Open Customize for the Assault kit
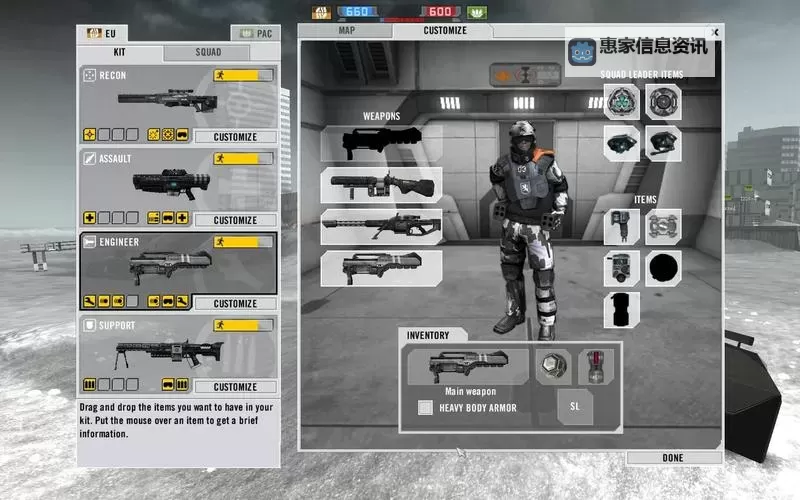Viewport: 800px width, 500px height. 235,220
